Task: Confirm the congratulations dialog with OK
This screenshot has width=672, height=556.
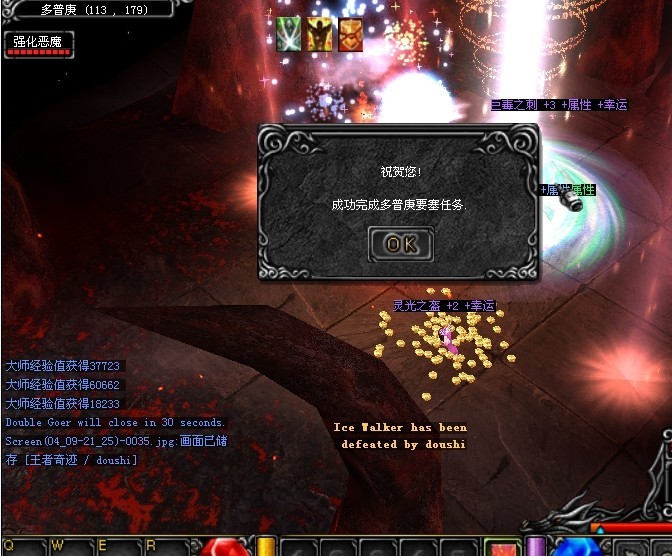Action: point(401,243)
